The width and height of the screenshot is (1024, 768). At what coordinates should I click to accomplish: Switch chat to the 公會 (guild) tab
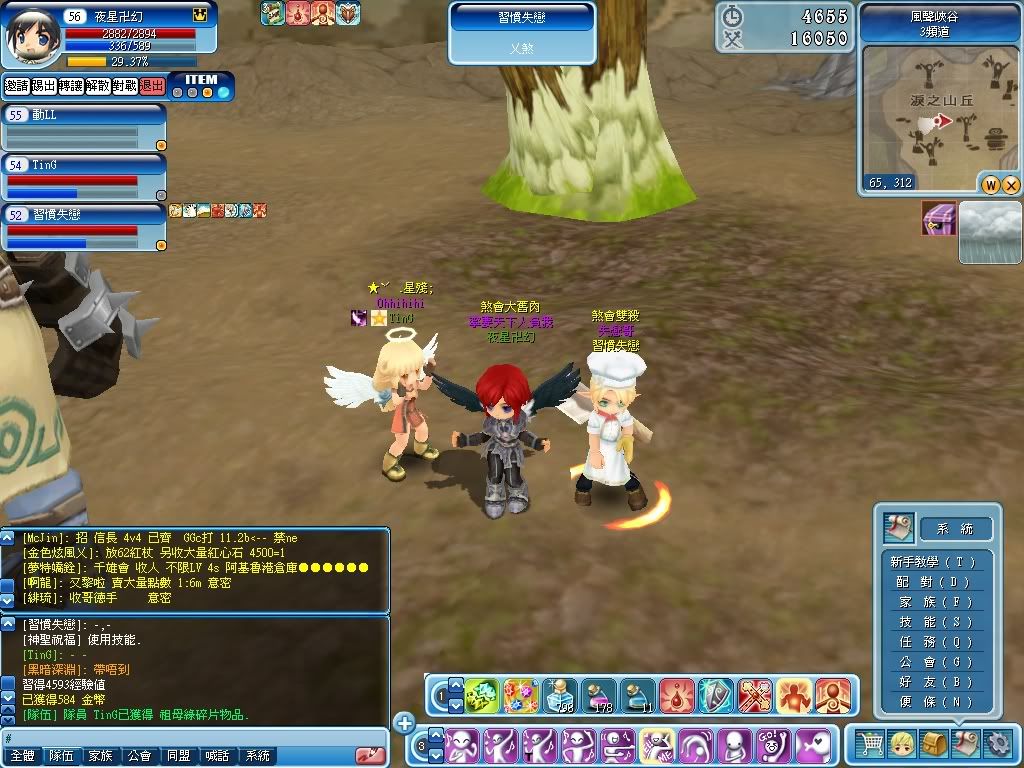click(x=140, y=756)
